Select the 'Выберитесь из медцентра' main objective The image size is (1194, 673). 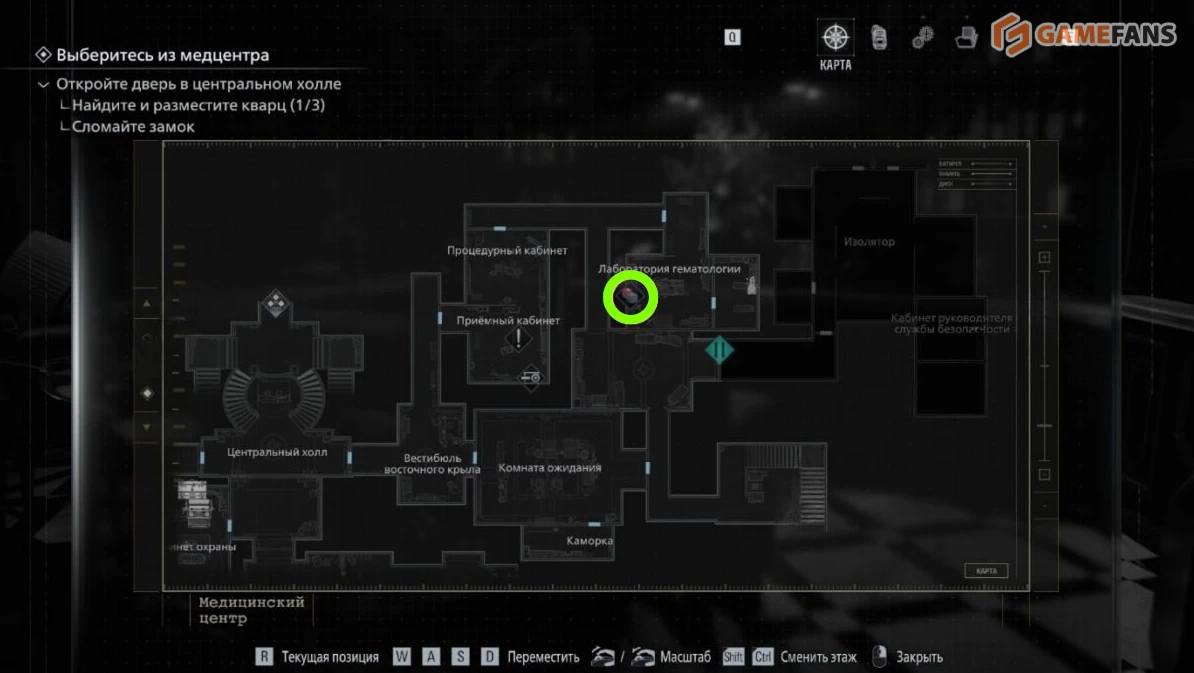click(162, 55)
